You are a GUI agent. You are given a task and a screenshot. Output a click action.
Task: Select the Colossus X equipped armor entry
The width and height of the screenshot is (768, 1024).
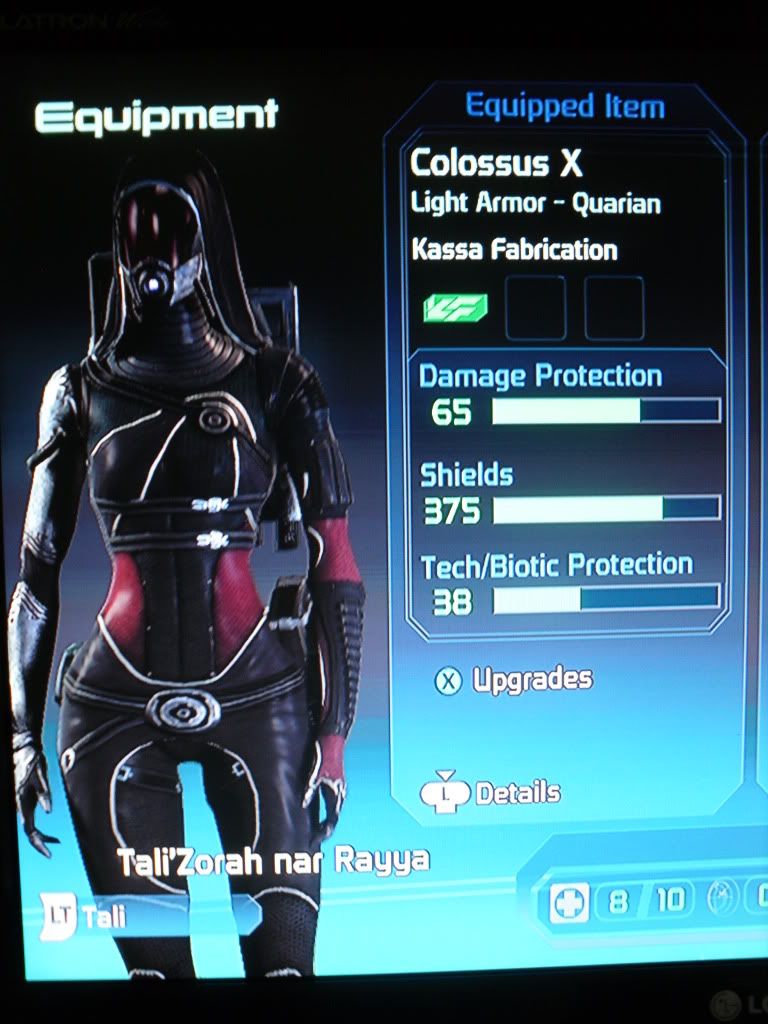pos(496,163)
